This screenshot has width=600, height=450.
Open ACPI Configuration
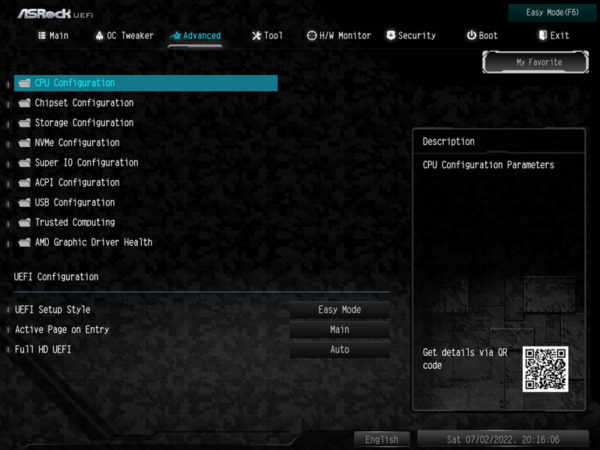[x=77, y=183]
